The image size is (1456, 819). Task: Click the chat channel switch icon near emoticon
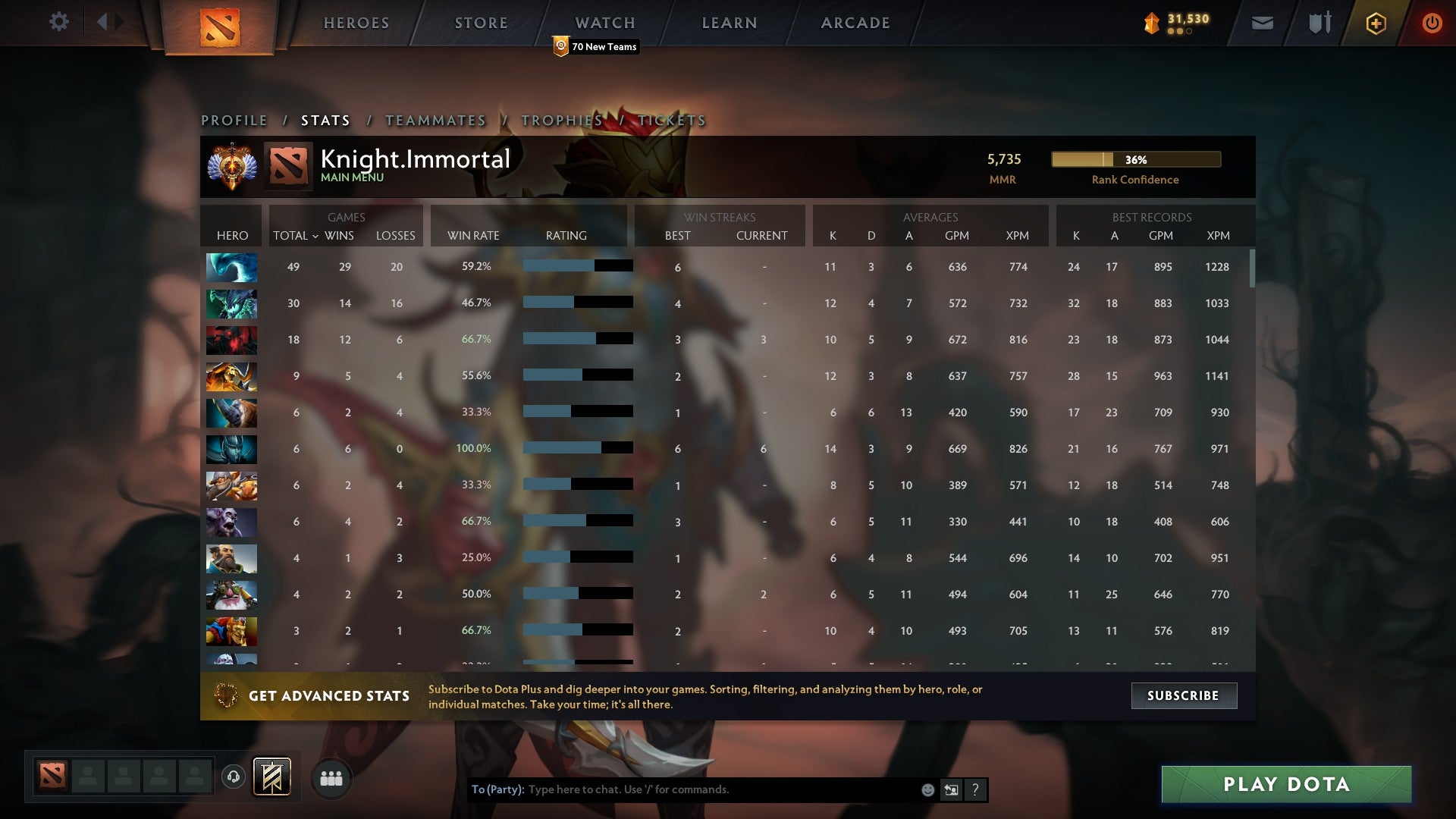click(951, 789)
